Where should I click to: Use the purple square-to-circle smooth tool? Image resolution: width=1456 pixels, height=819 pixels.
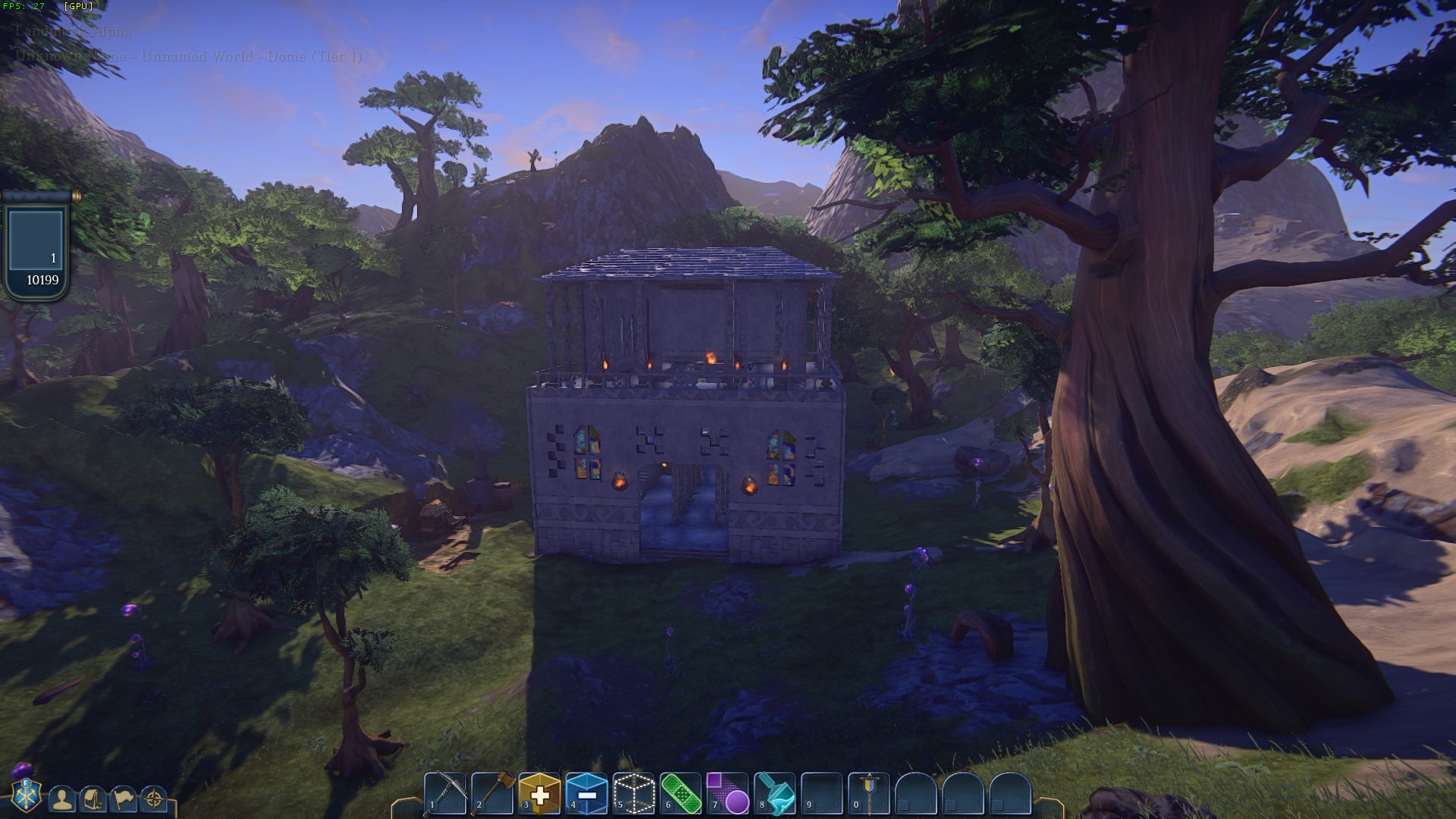pyautogui.click(x=727, y=793)
